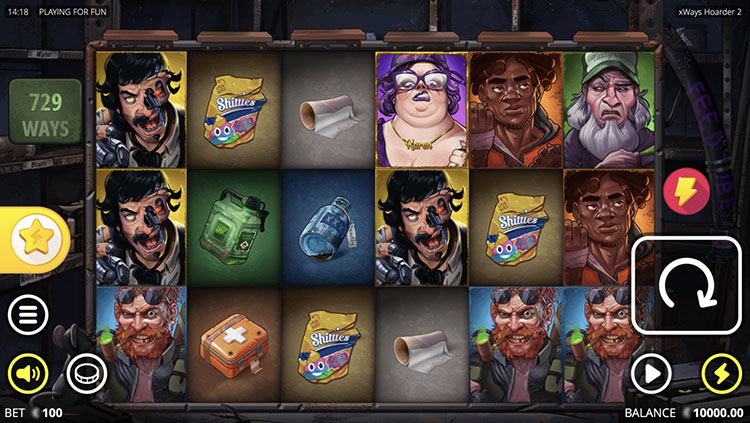Toggle the sound speaker button

tap(28, 374)
